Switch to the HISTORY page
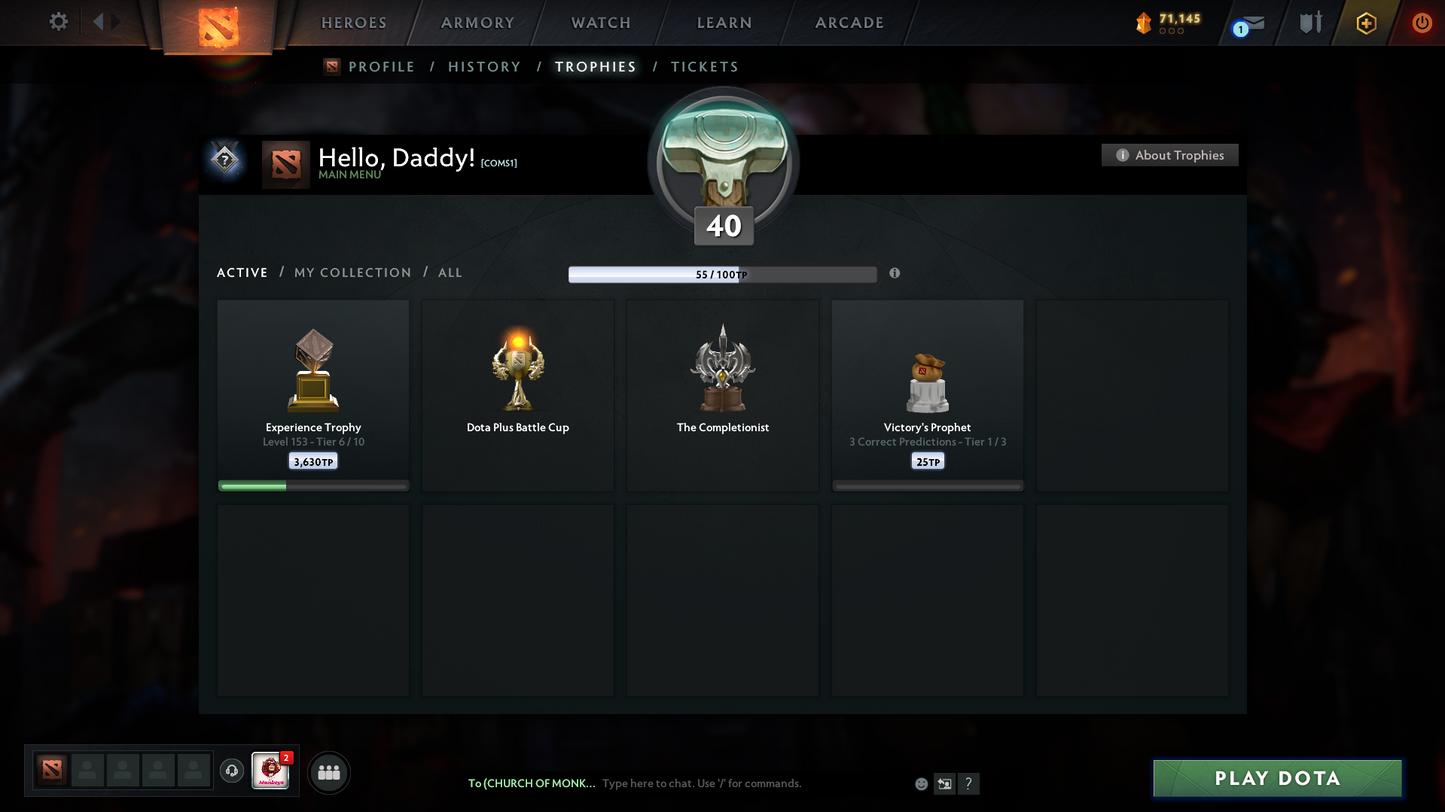 [x=484, y=66]
